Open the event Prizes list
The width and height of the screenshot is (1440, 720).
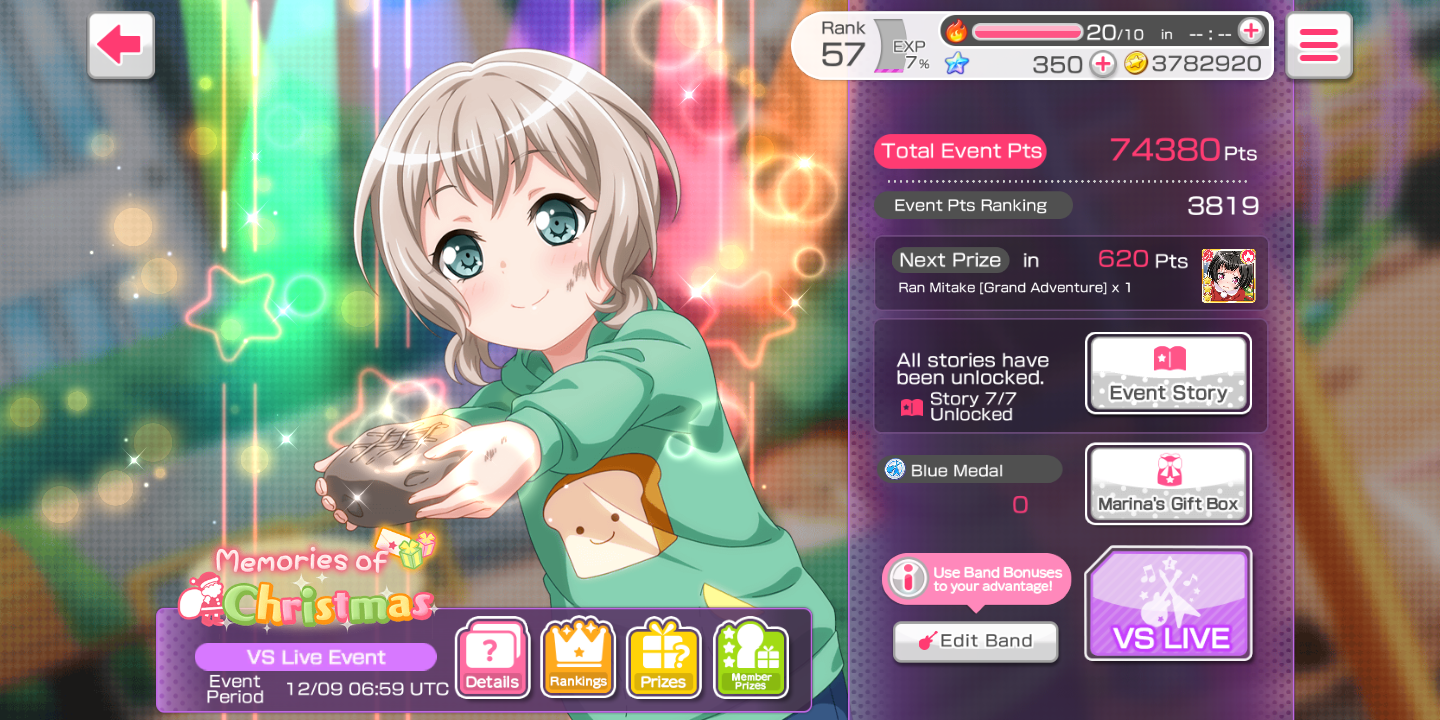click(x=663, y=658)
